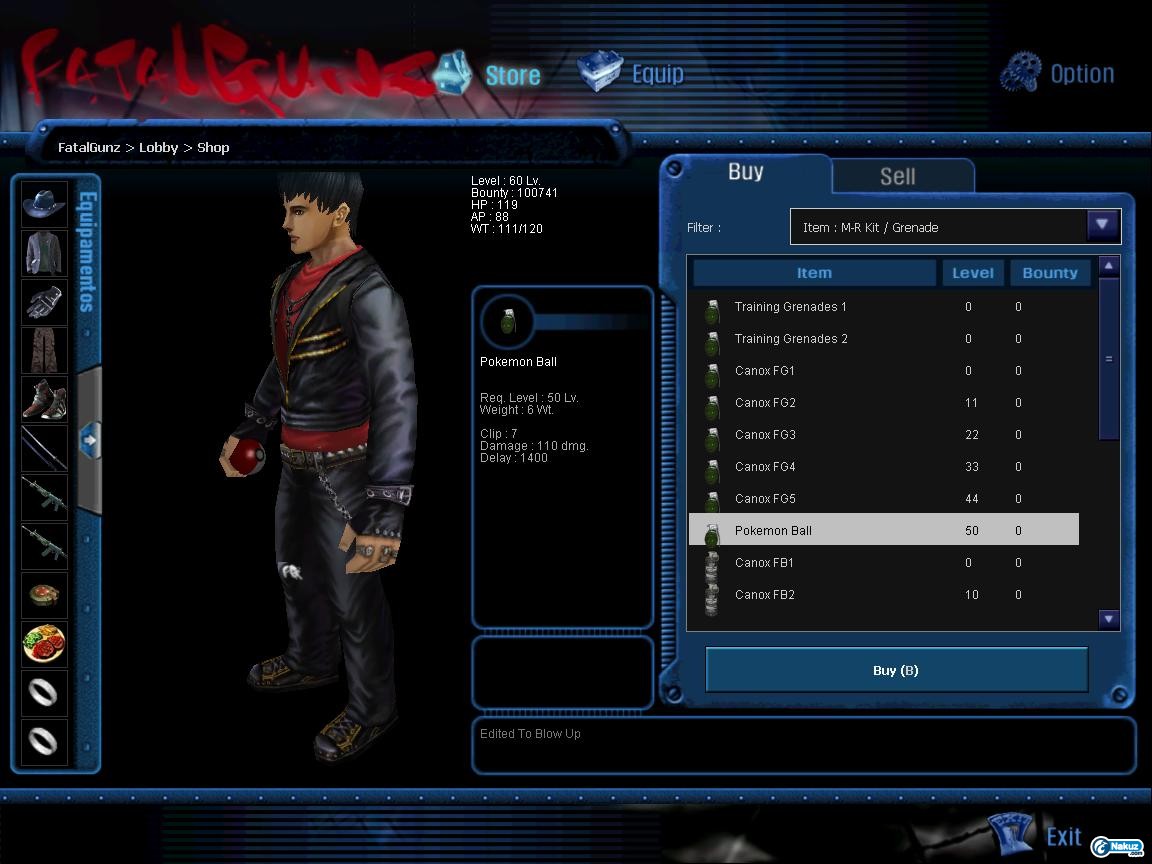Open the Option menu
The image size is (1152, 864).
pos(1058,74)
